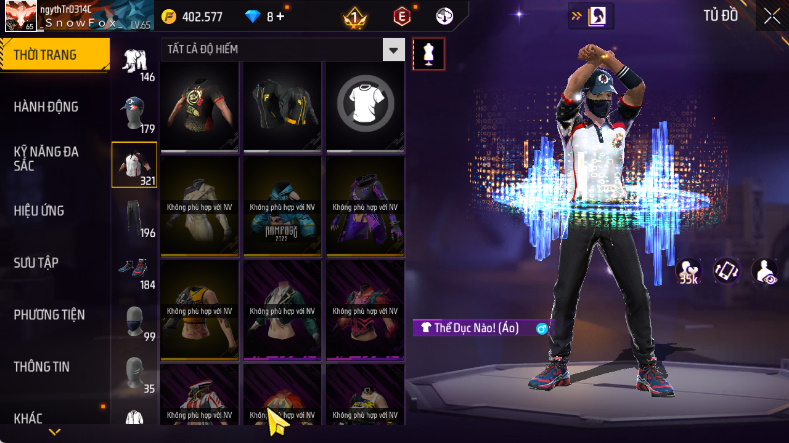Image resolution: width=789 pixels, height=443 pixels.
Task: Open the SƯU TẬP collection tab
Action: [x=37, y=263]
